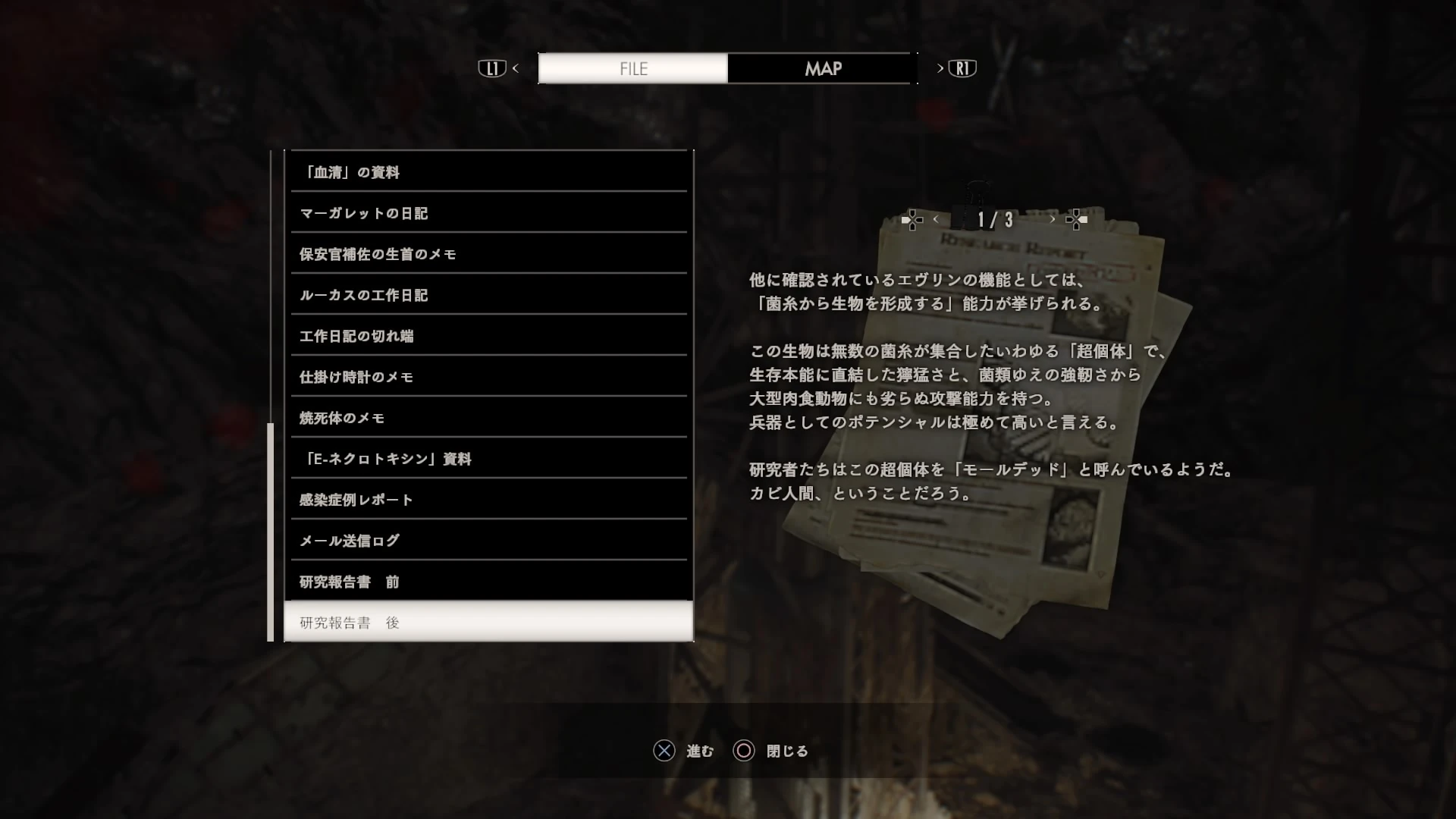Open the 仕掛け時計のメモ entry
This screenshot has width=1456, height=819.
[488, 376]
